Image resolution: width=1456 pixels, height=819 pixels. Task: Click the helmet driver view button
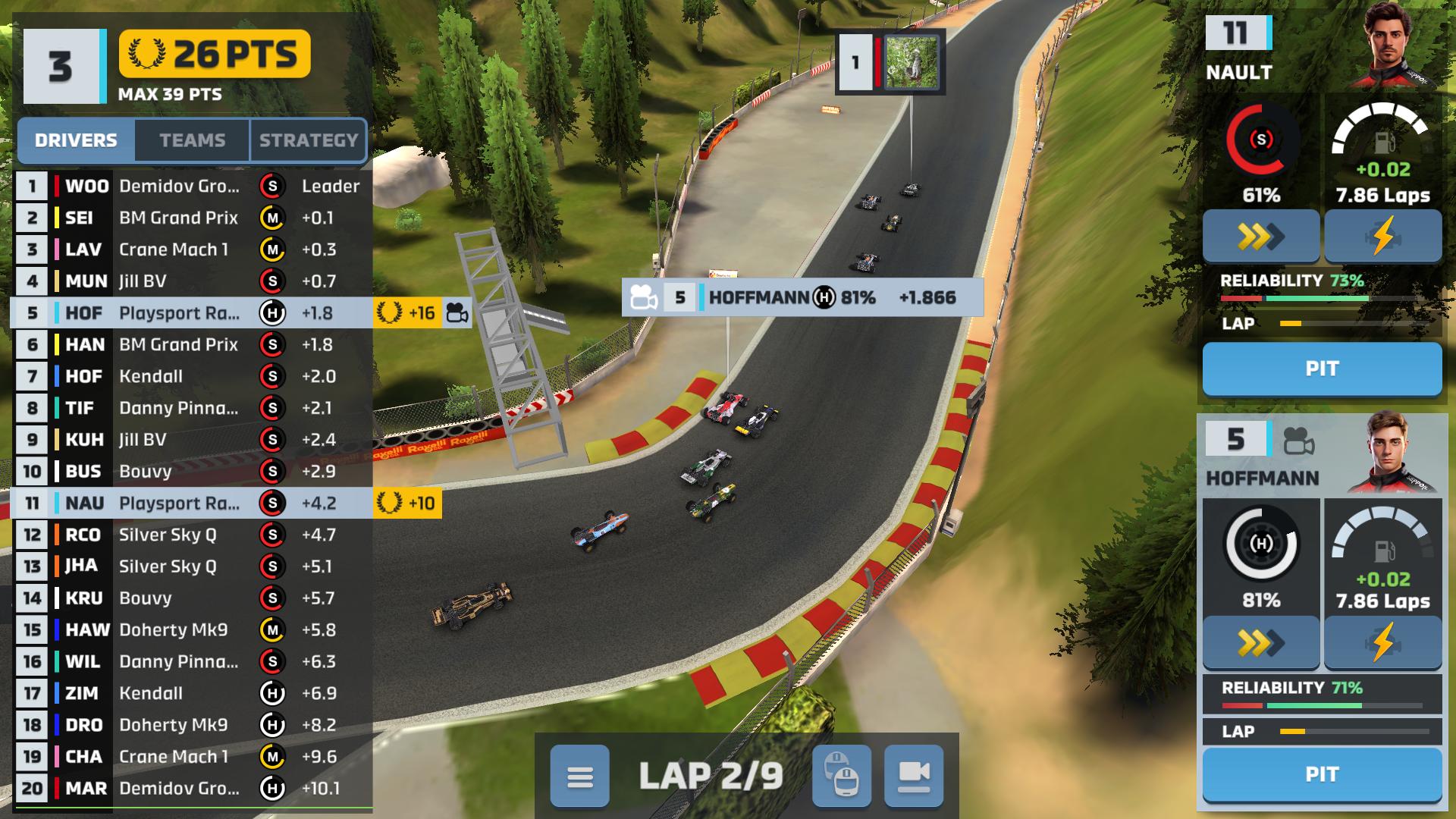click(x=841, y=777)
